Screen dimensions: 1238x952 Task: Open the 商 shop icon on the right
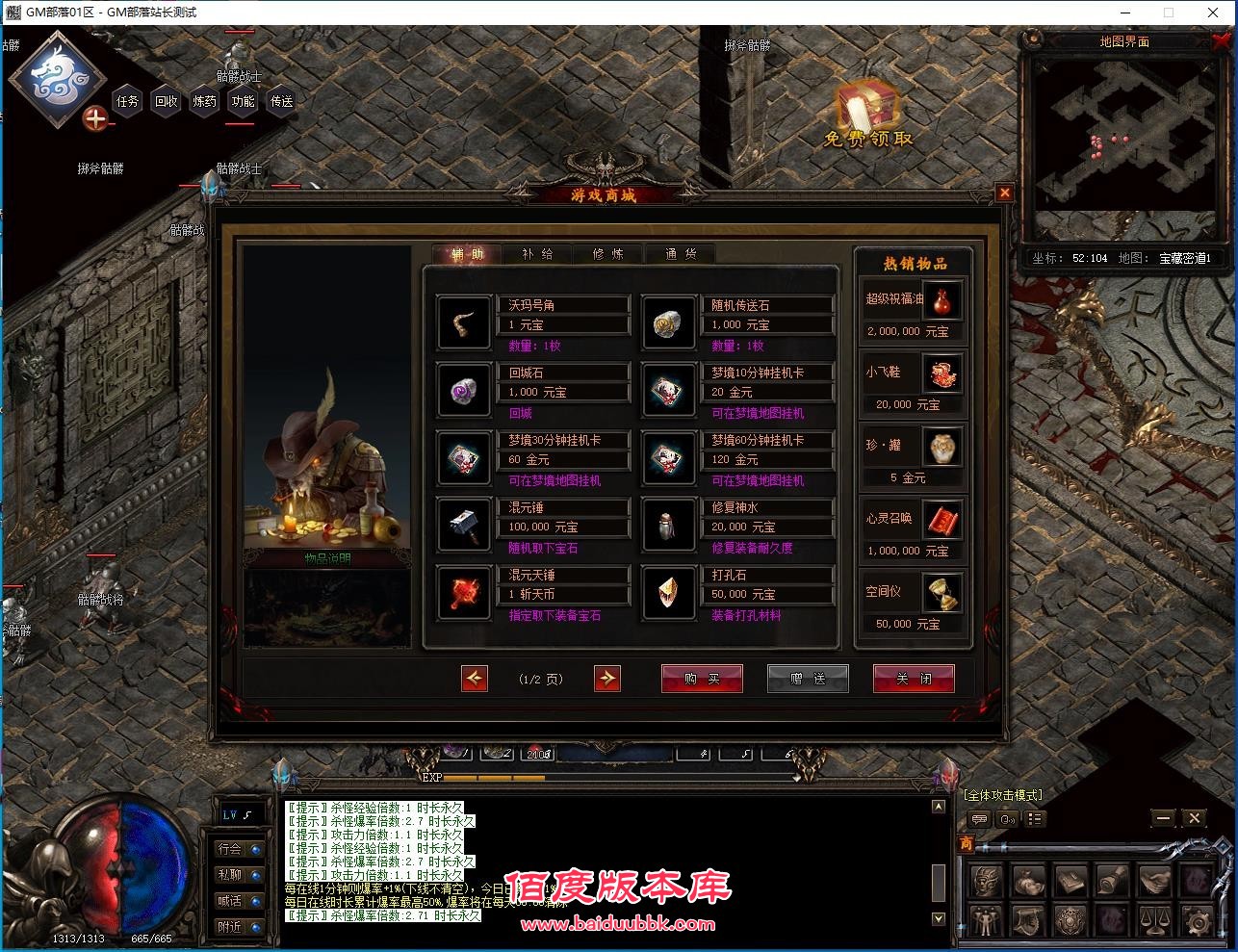click(967, 842)
